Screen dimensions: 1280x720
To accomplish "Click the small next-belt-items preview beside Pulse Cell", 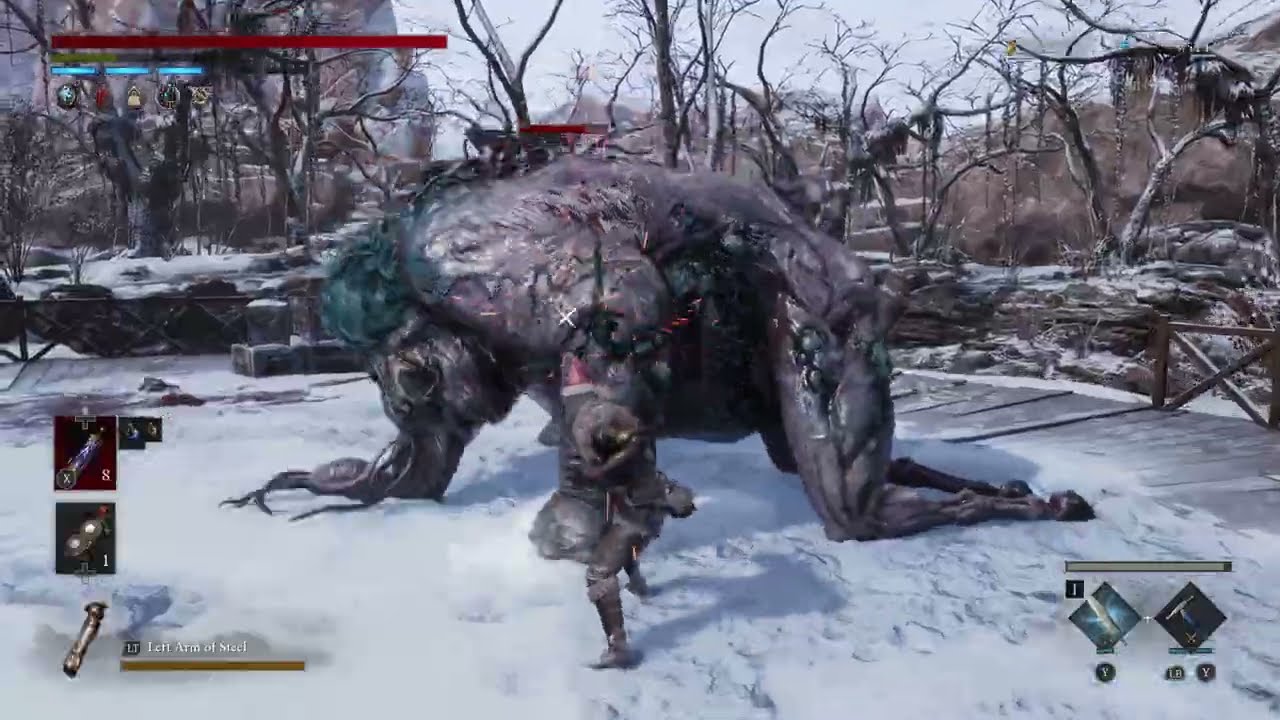I will point(140,431).
